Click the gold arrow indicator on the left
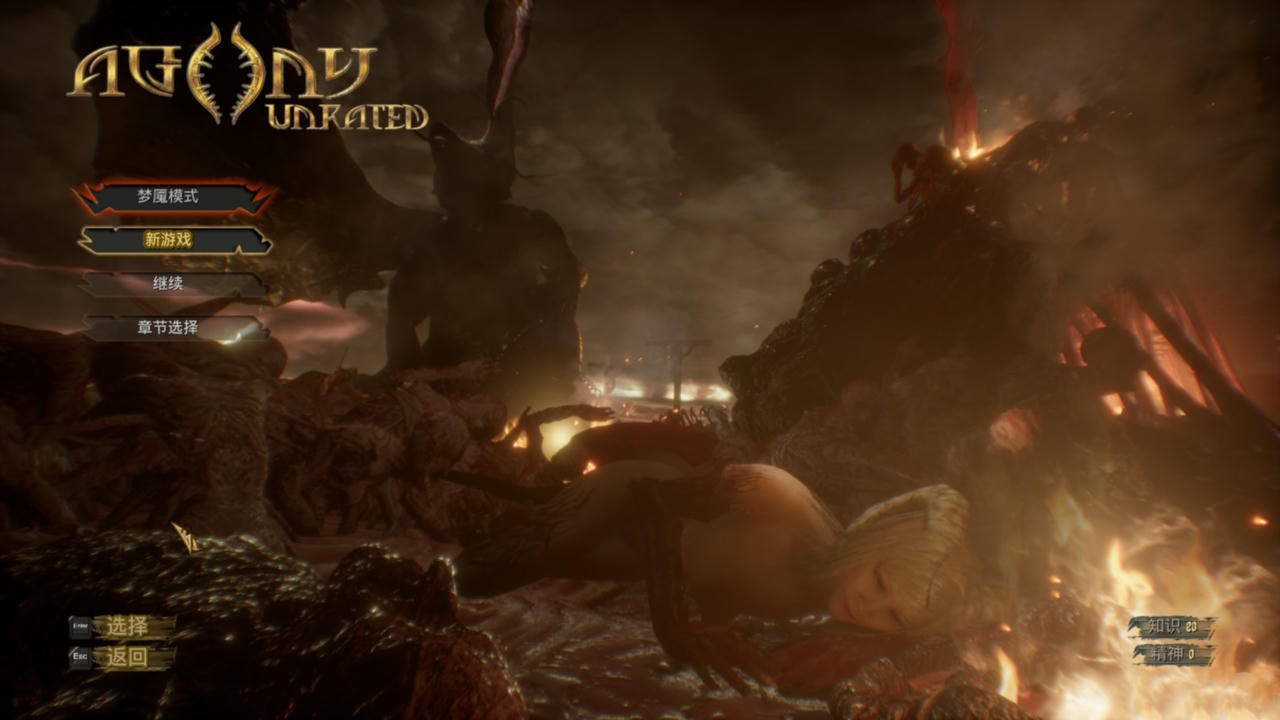Viewport: 1280px width, 720px height. tap(185, 535)
